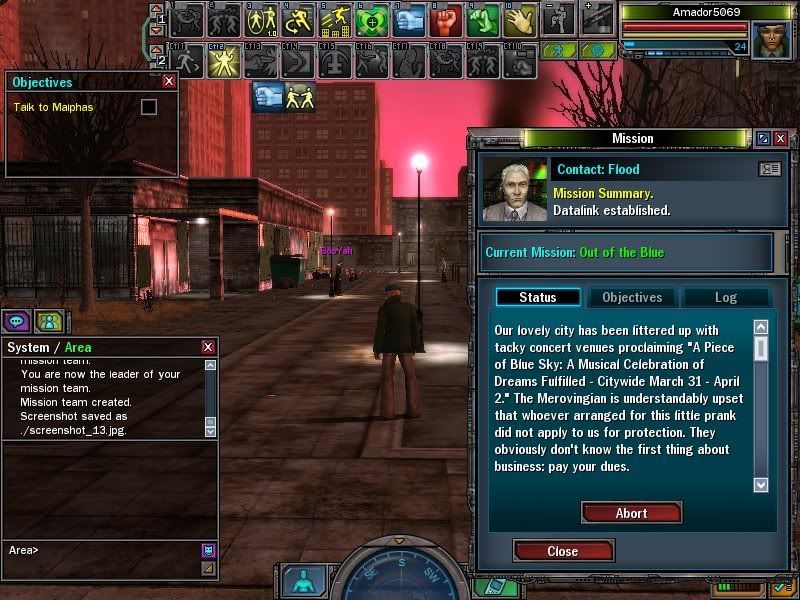Open the contact card icon beside Flood
The width and height of the screenshot is (800, 600).
(769, 169)
